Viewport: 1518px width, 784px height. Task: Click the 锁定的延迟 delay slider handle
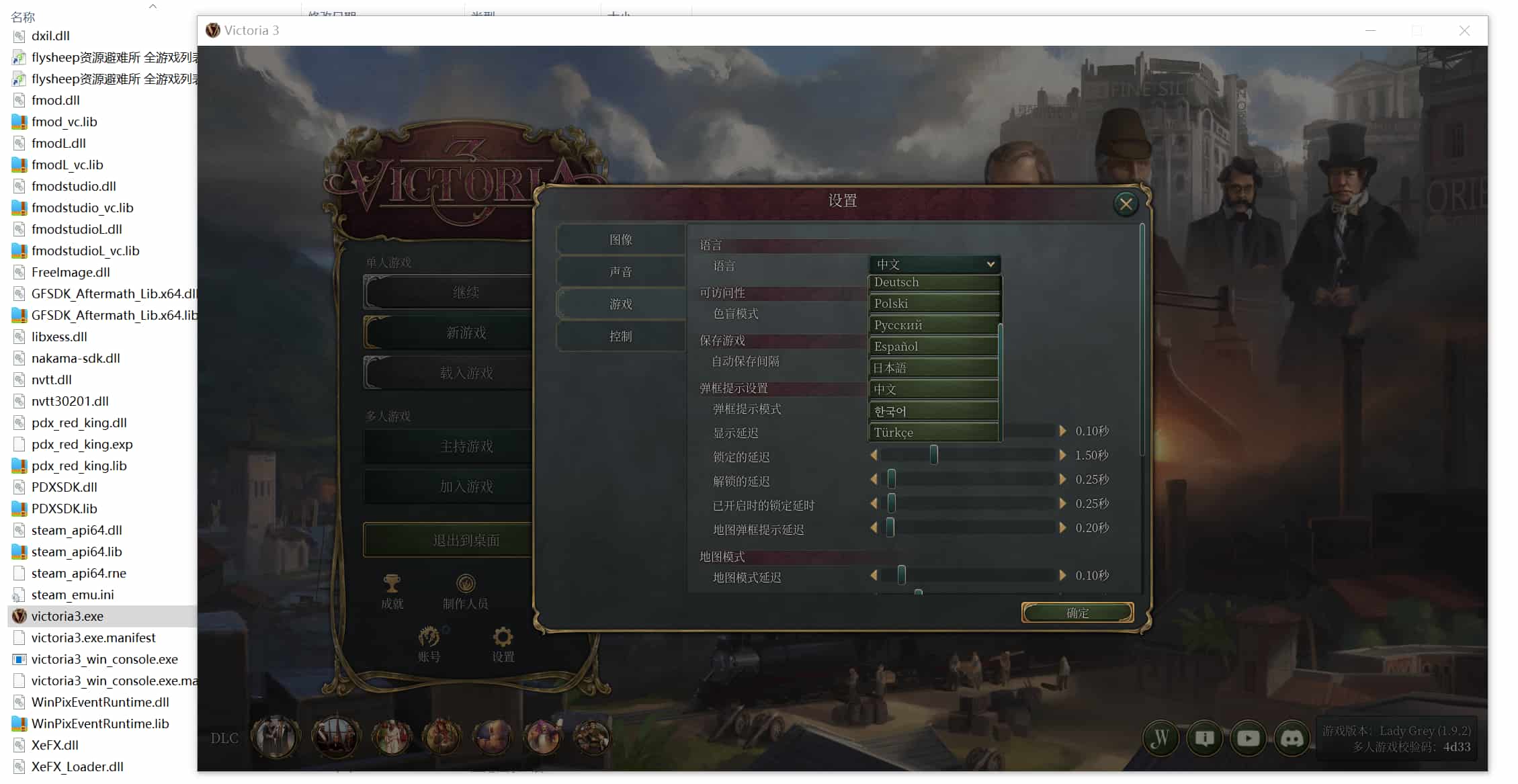click(933, 455)
